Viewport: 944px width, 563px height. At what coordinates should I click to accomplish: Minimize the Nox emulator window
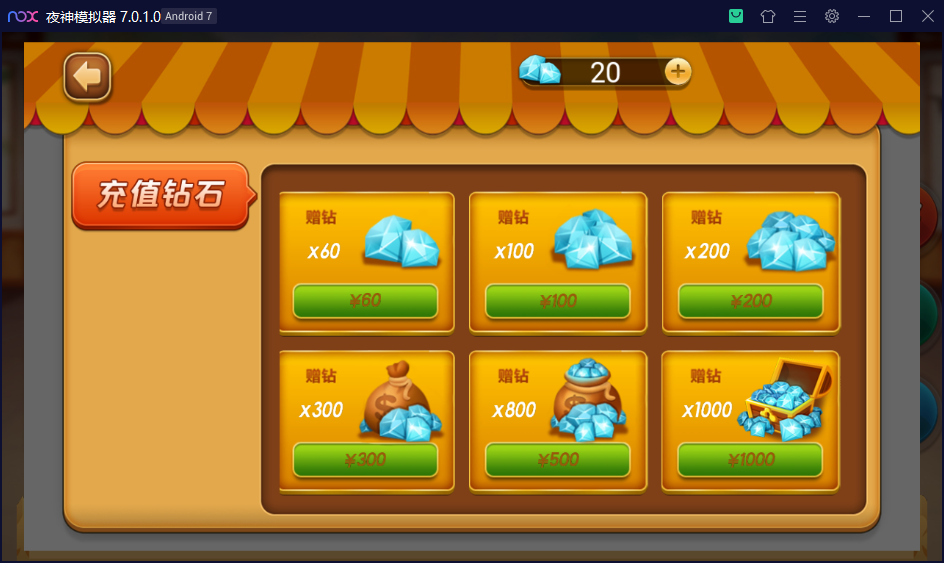pyautogui.click(x=863, y=16)
